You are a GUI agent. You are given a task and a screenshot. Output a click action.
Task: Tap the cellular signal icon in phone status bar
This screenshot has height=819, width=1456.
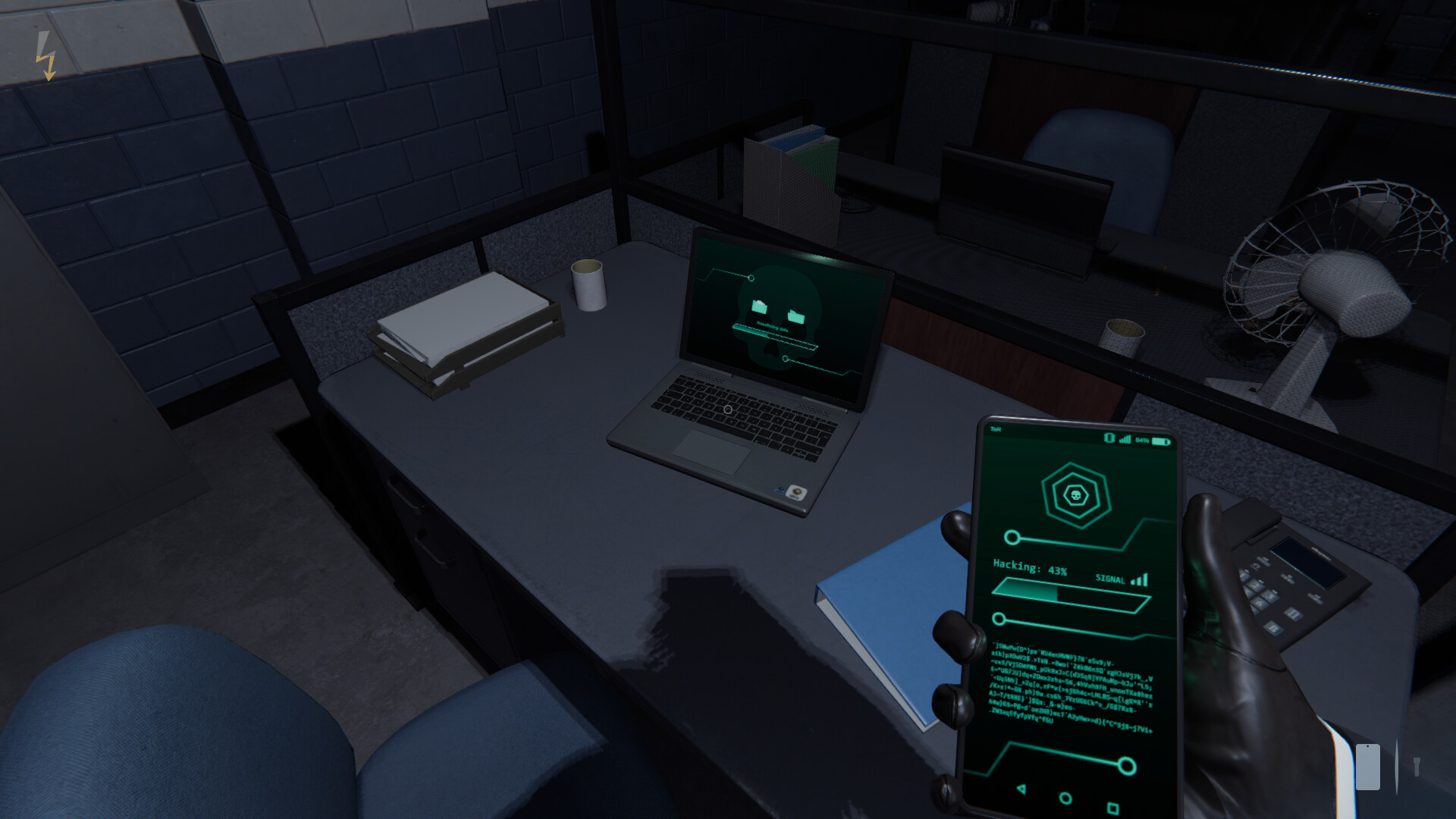coord(1125,438)
